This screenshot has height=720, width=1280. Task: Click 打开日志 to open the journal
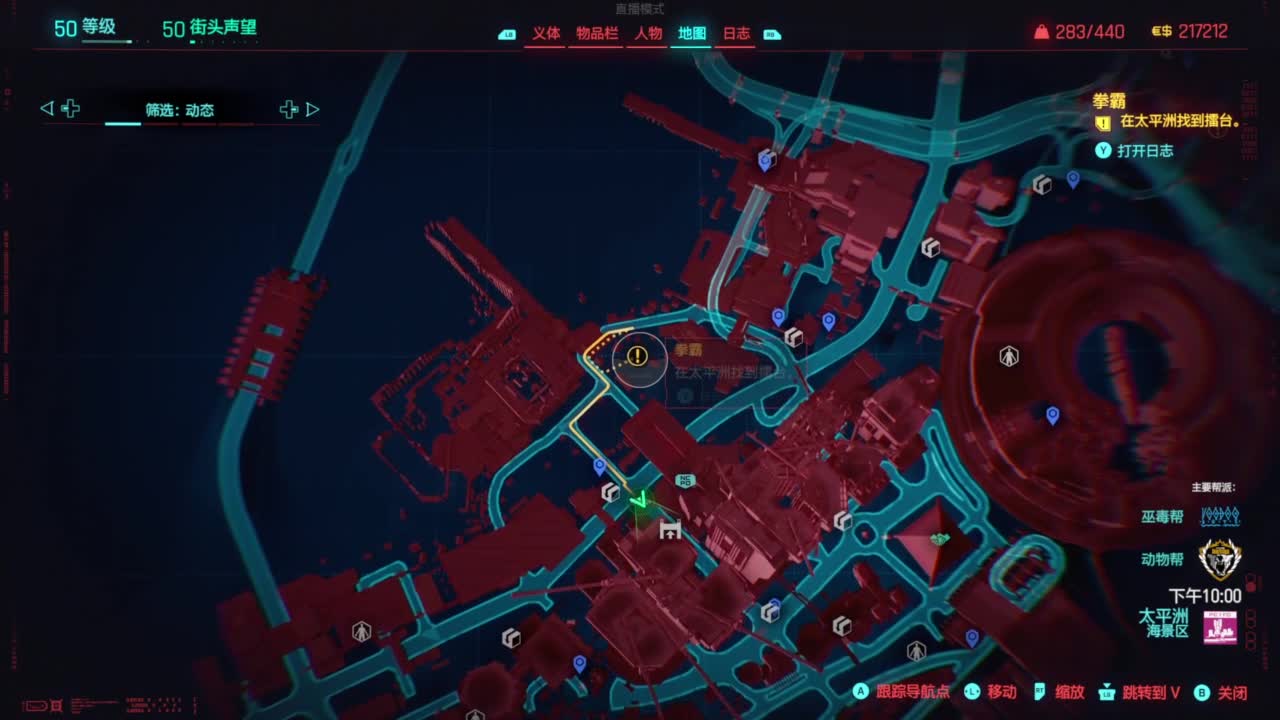click(1146, 151)
